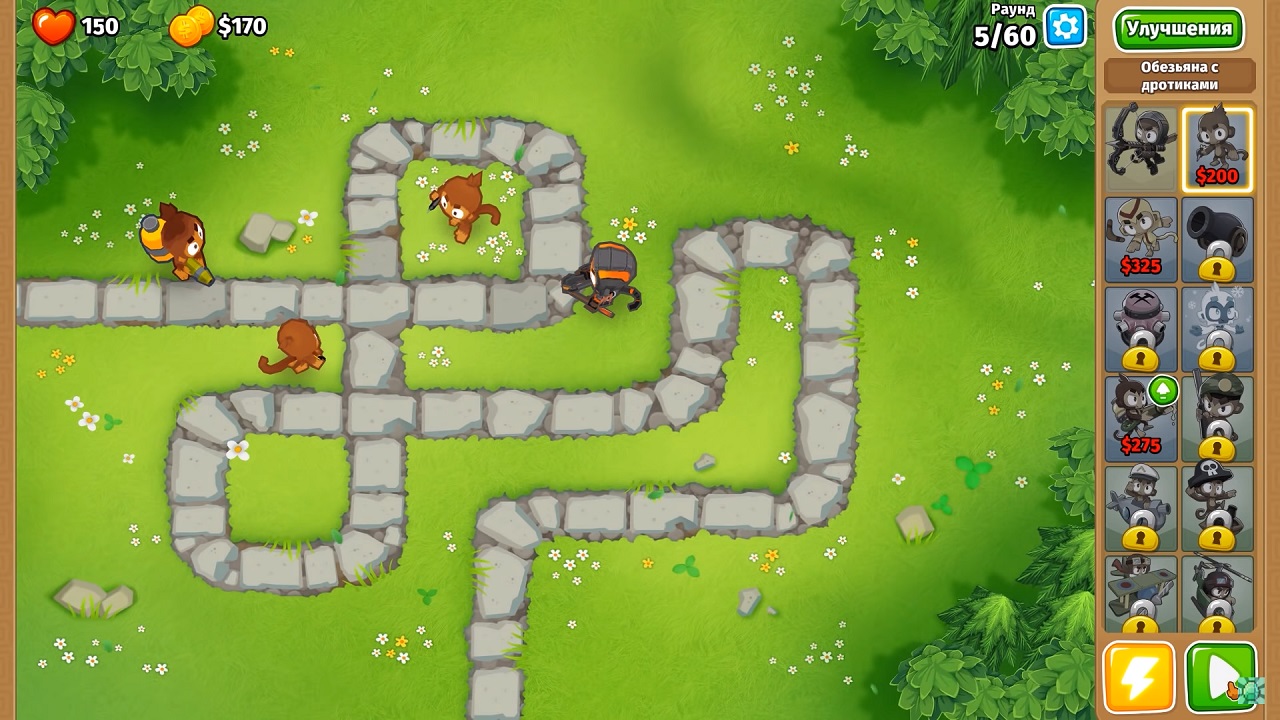Click the locked Bomb Shooter tower icon
The image size is (1280, 720).
(x=1216, y=238)
